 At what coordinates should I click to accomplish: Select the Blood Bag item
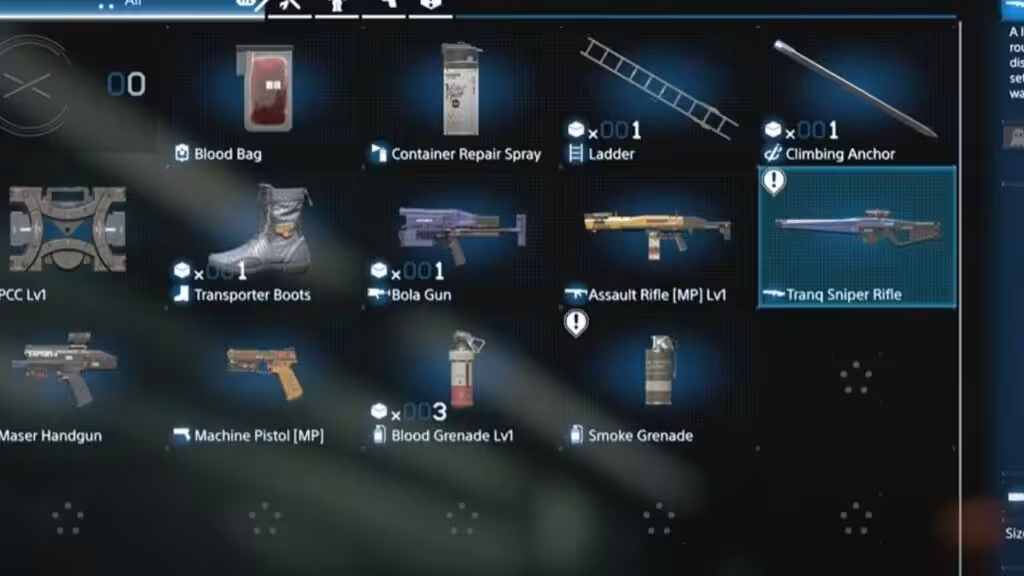[264, 98]
